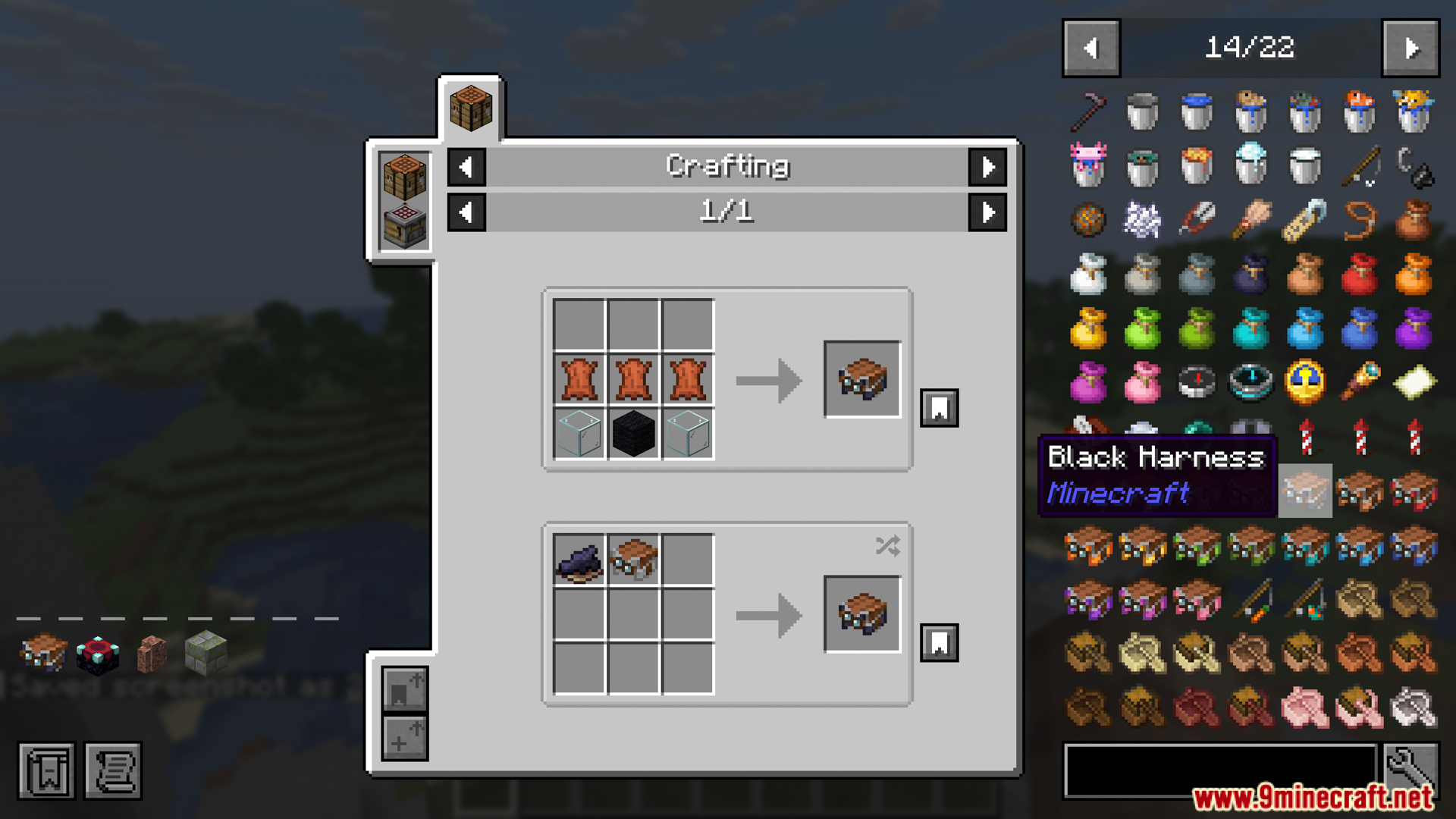The height and width of the screenshot is (819, 1456).
Task: Select the compass in the item panel
Action: coord(1197,383)
